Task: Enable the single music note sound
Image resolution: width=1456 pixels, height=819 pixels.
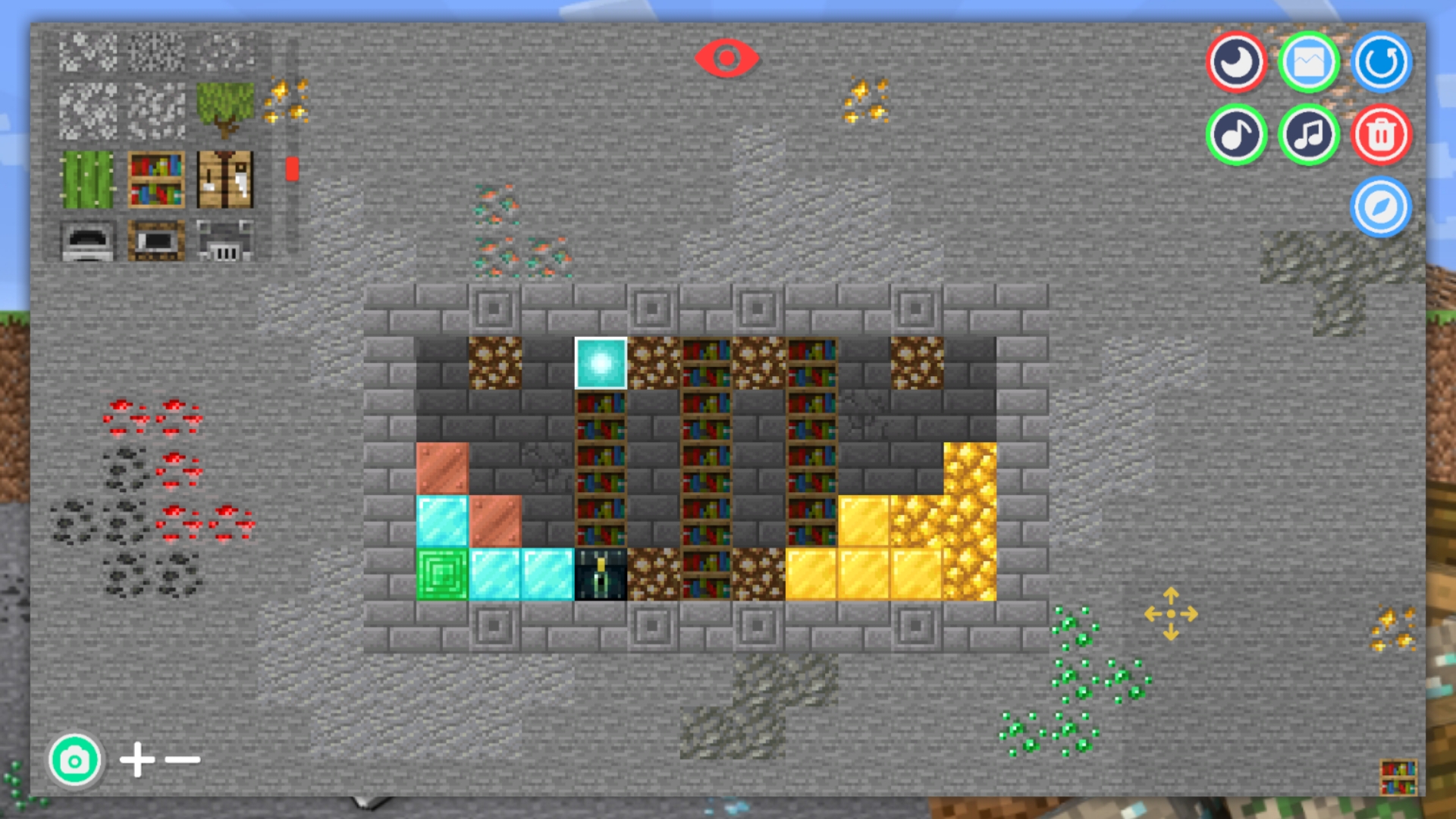Action: 1235,134
